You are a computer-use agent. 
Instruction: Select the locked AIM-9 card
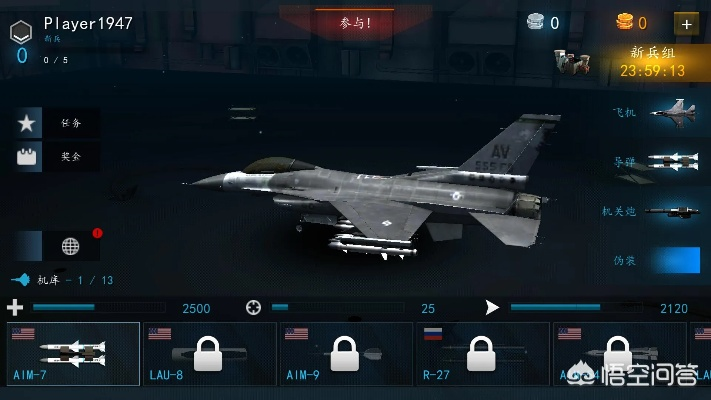click(x=345, y=354)
